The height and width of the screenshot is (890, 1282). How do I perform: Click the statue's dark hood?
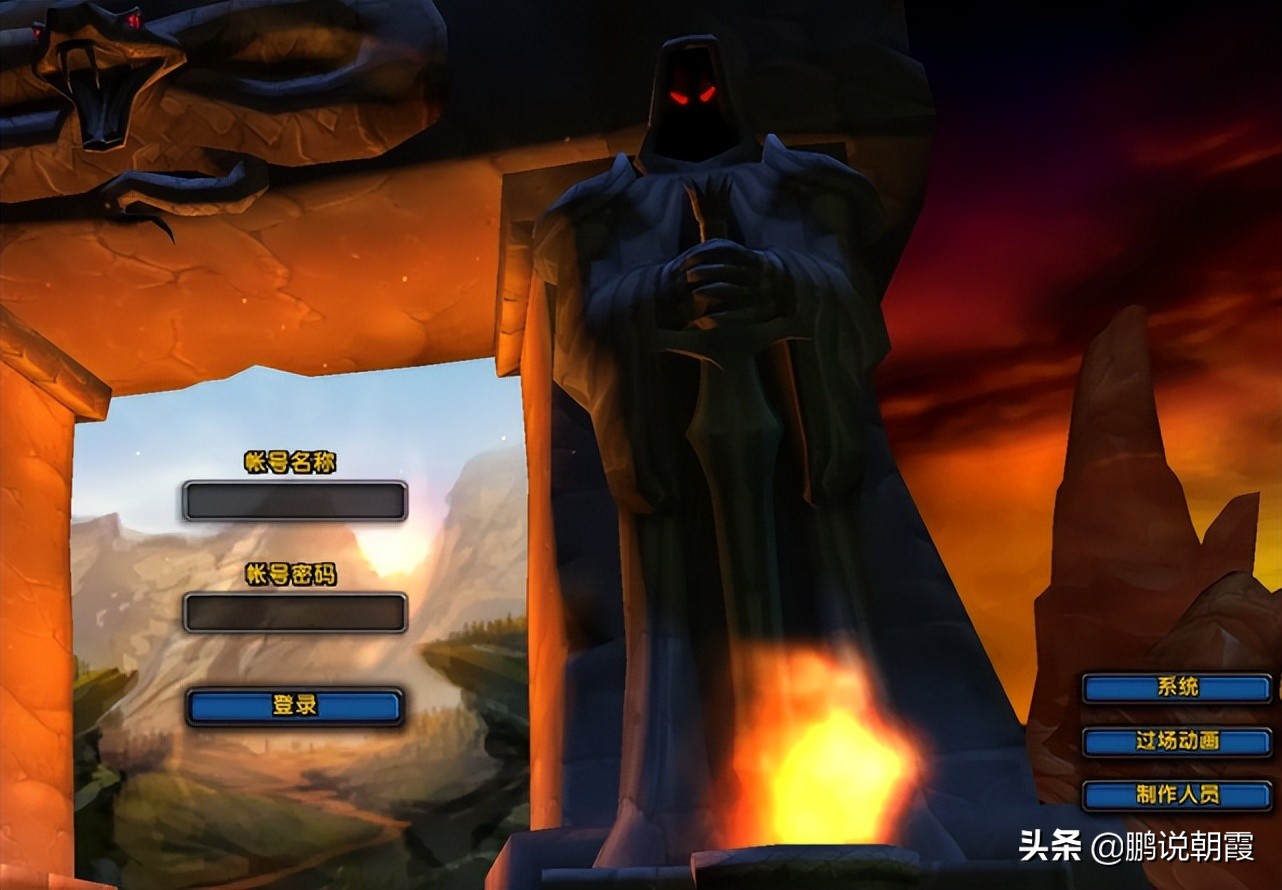(x=690, y=60)
